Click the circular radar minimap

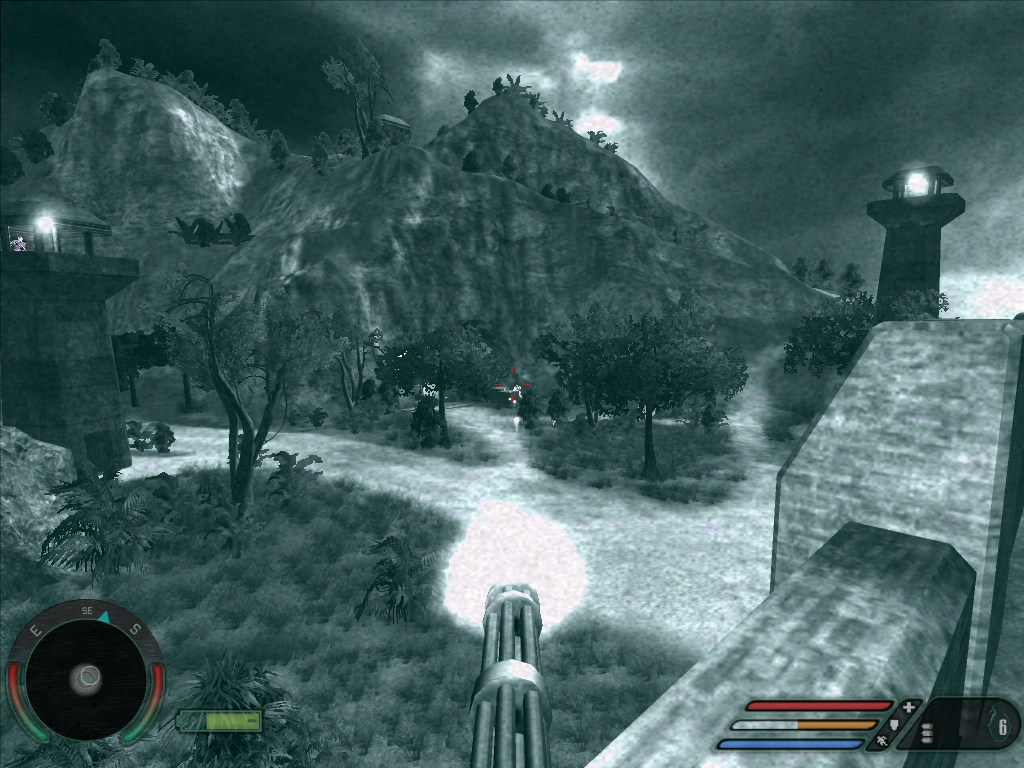pos(86,679)
